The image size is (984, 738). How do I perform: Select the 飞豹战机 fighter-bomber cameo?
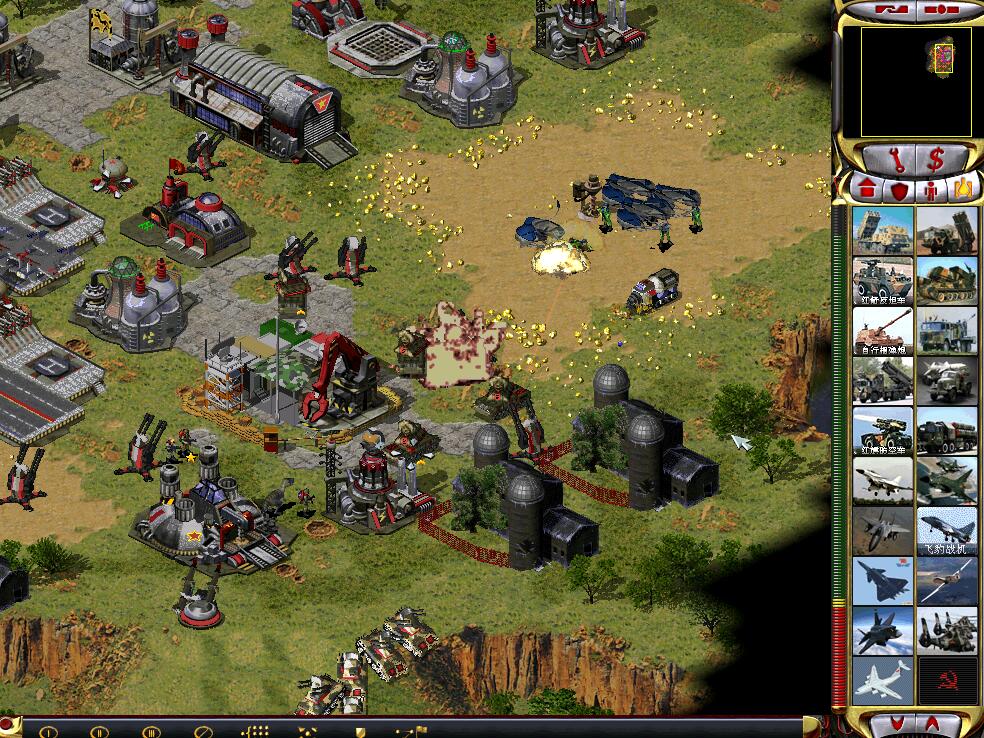(x=947, y=531)
